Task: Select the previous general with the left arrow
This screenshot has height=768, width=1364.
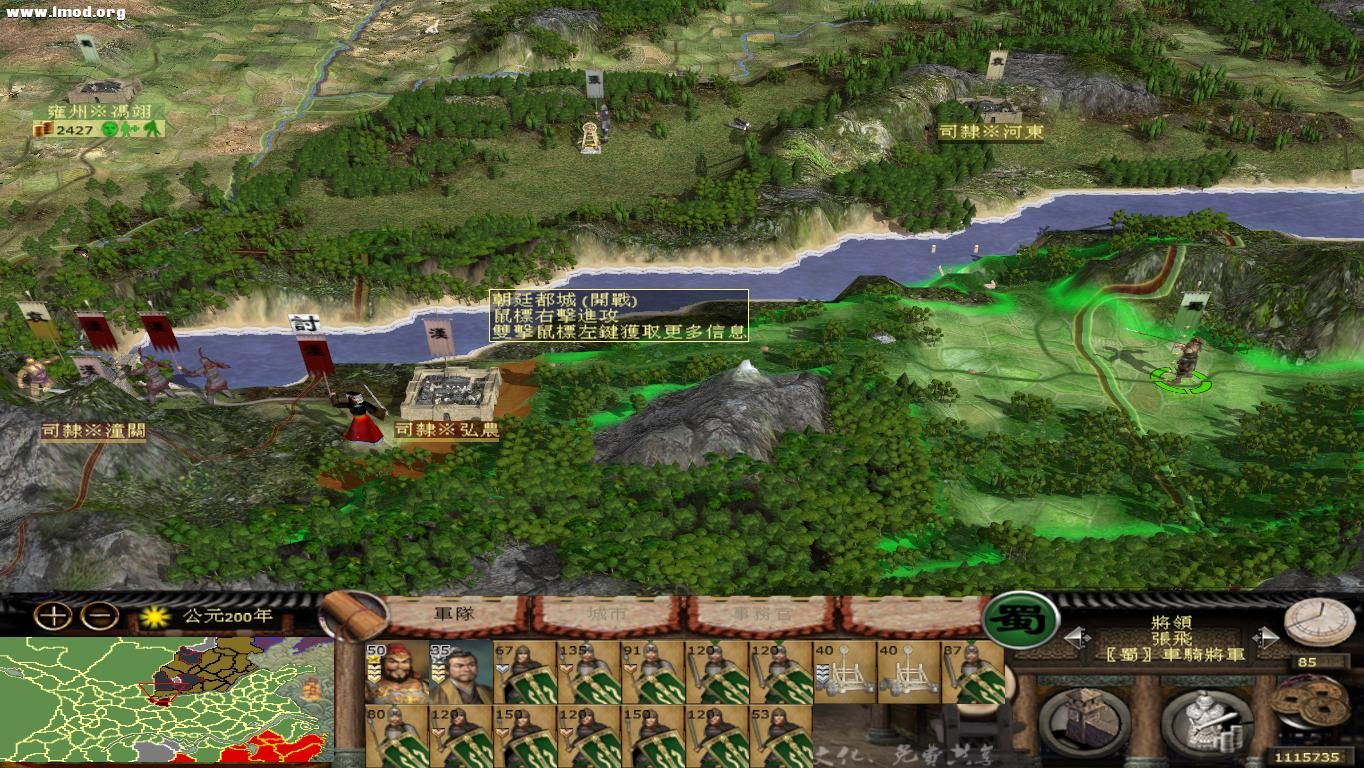Action: [1074, 637]
